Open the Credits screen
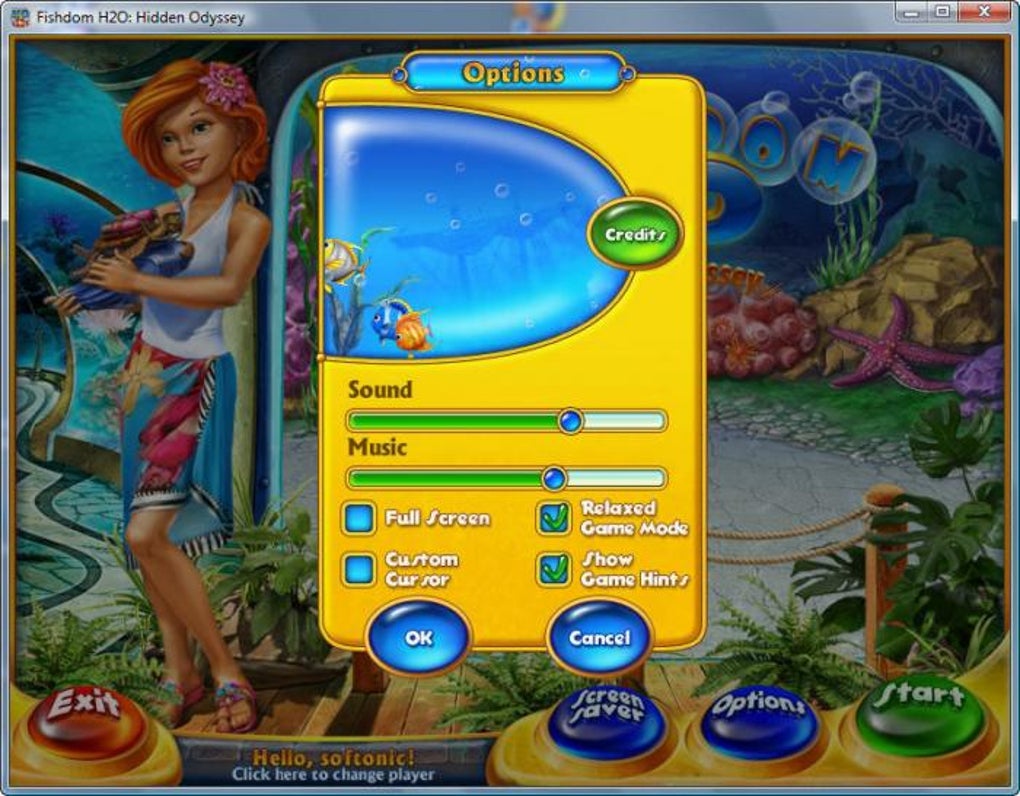Image resolution: width=1020 pixels, height=796 pixels. pyautogui.click(x=635, y=234)
